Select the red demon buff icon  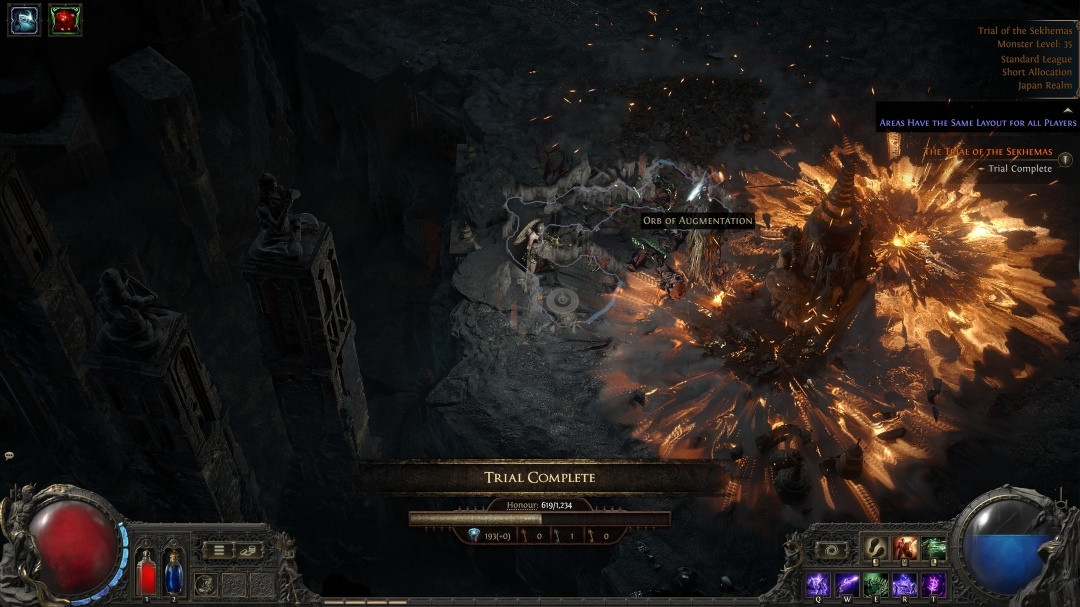tap(65, 19)
